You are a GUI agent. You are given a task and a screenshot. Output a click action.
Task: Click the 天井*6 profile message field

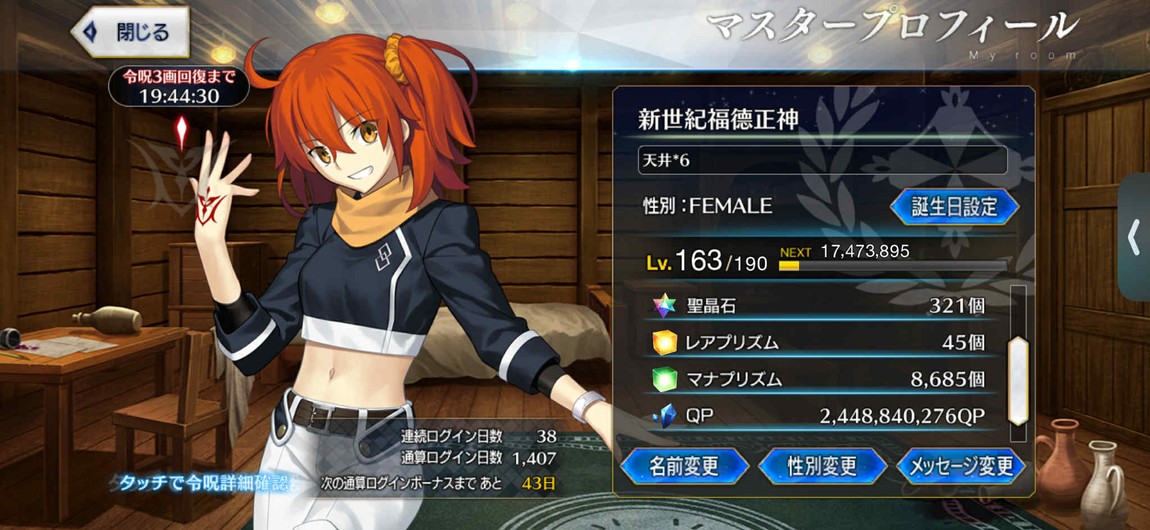click(822, 160)
